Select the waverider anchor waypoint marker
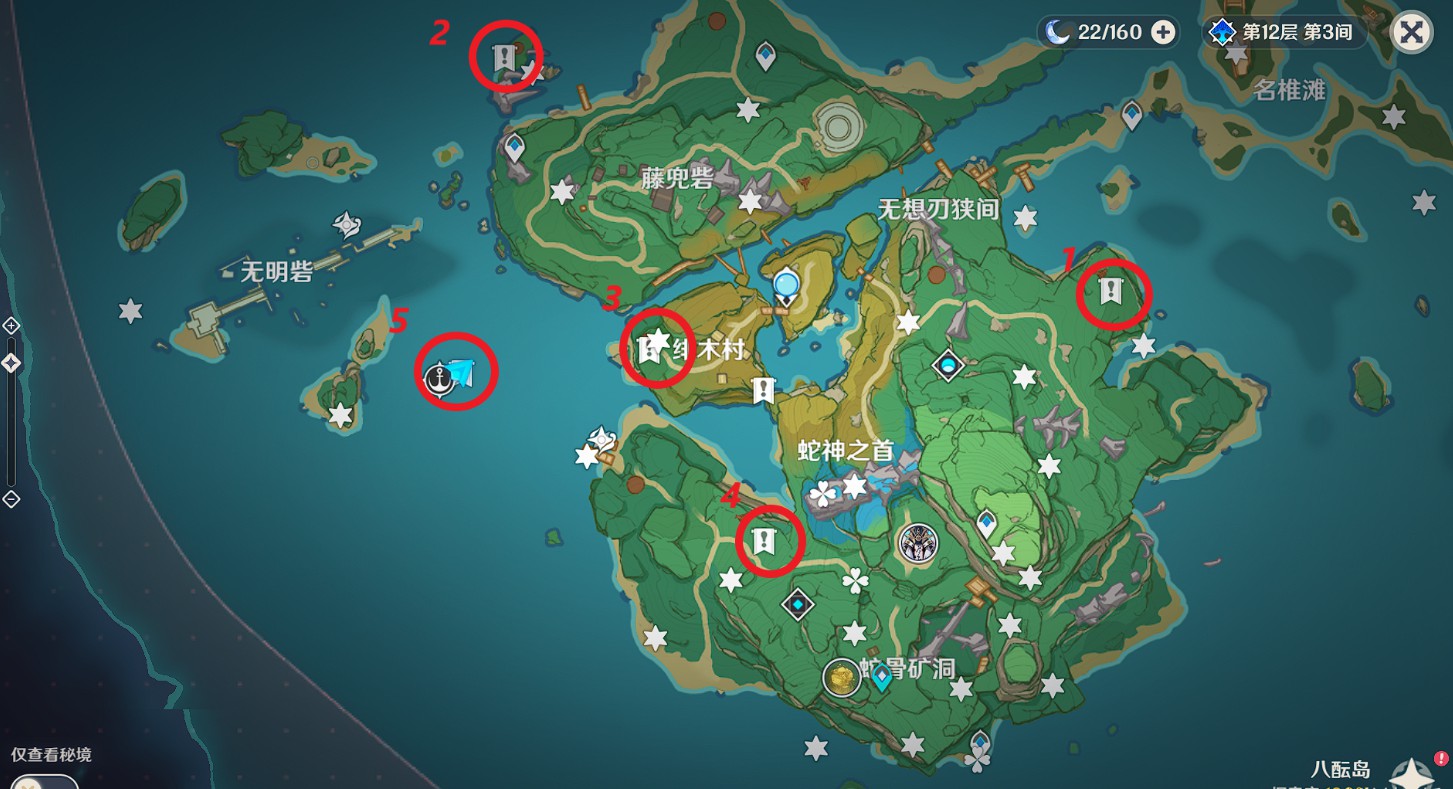The height and width of the screenshot is (789, 1453). coord(437,378)
